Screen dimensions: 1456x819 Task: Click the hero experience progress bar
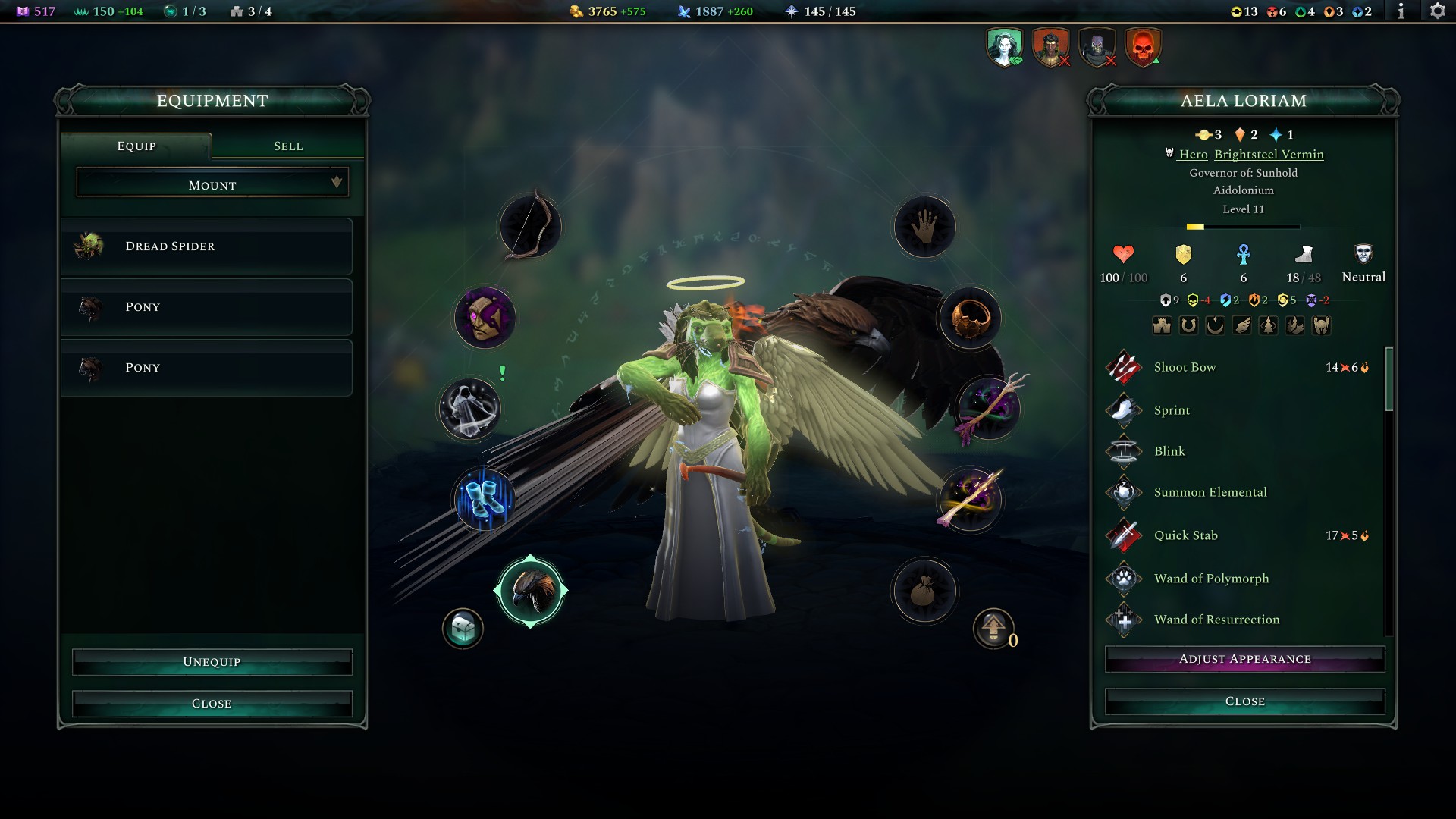point(1242,225)
